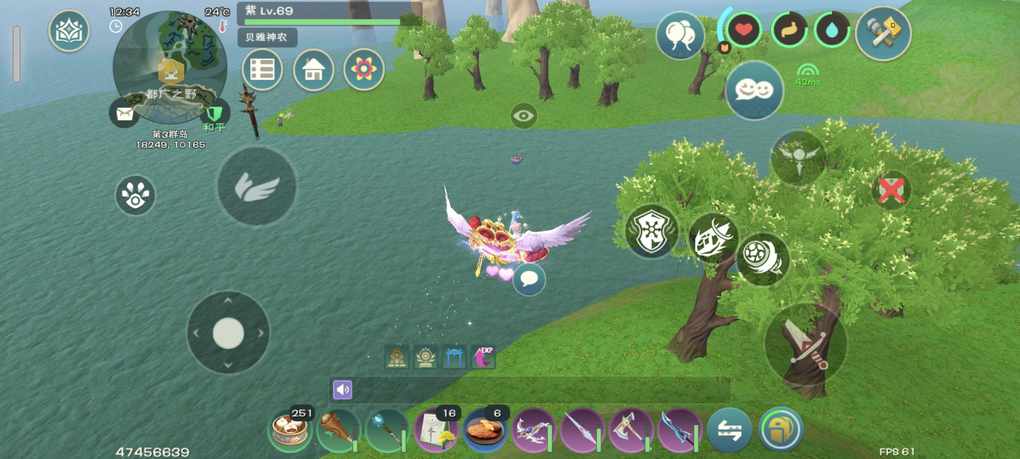Image resolution: width=1020 pixels, height=459 pixels.
Task: Open the list menu button
Action: coord(262,70)
